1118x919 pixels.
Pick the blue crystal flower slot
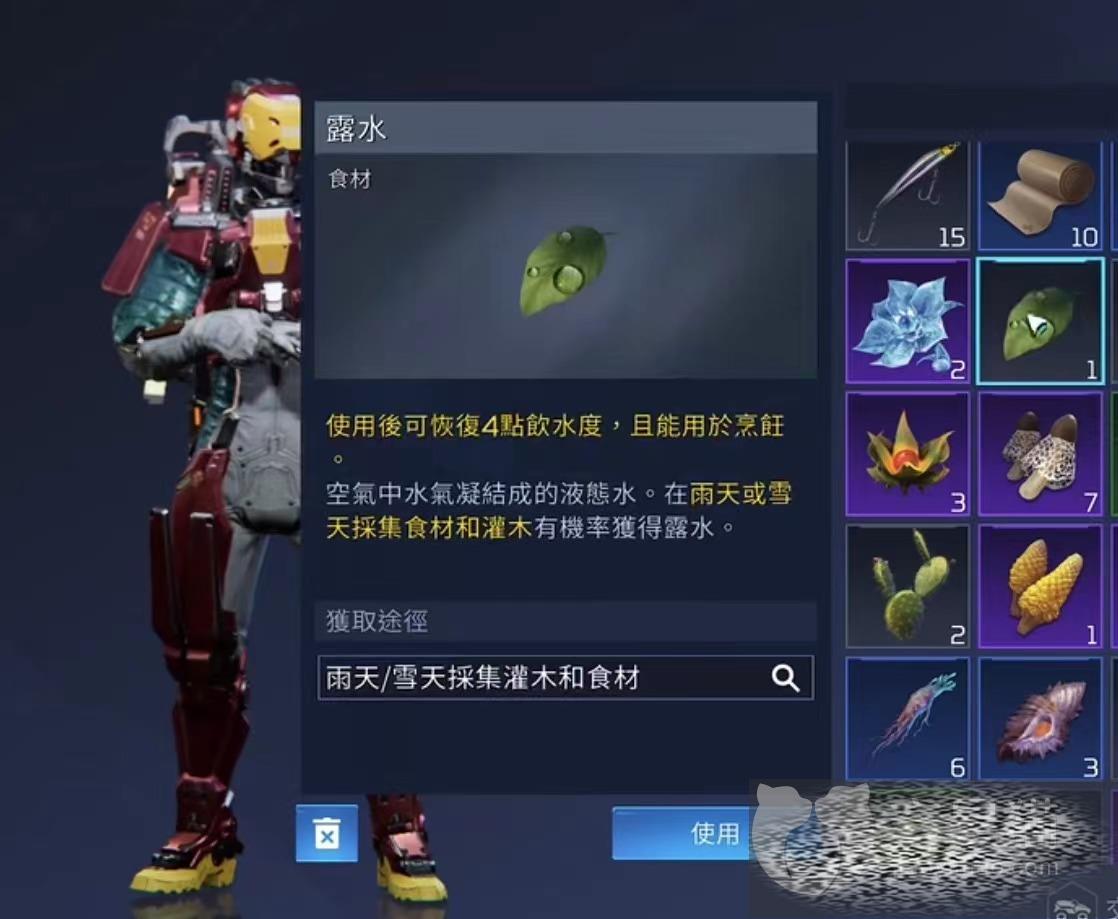tap(907, 321)
